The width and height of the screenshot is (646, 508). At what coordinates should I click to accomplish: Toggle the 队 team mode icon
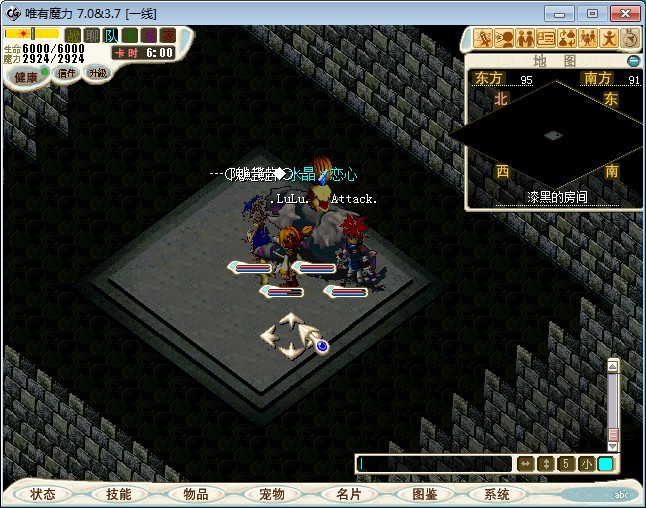pyautogui.click(x=111, y=35)
